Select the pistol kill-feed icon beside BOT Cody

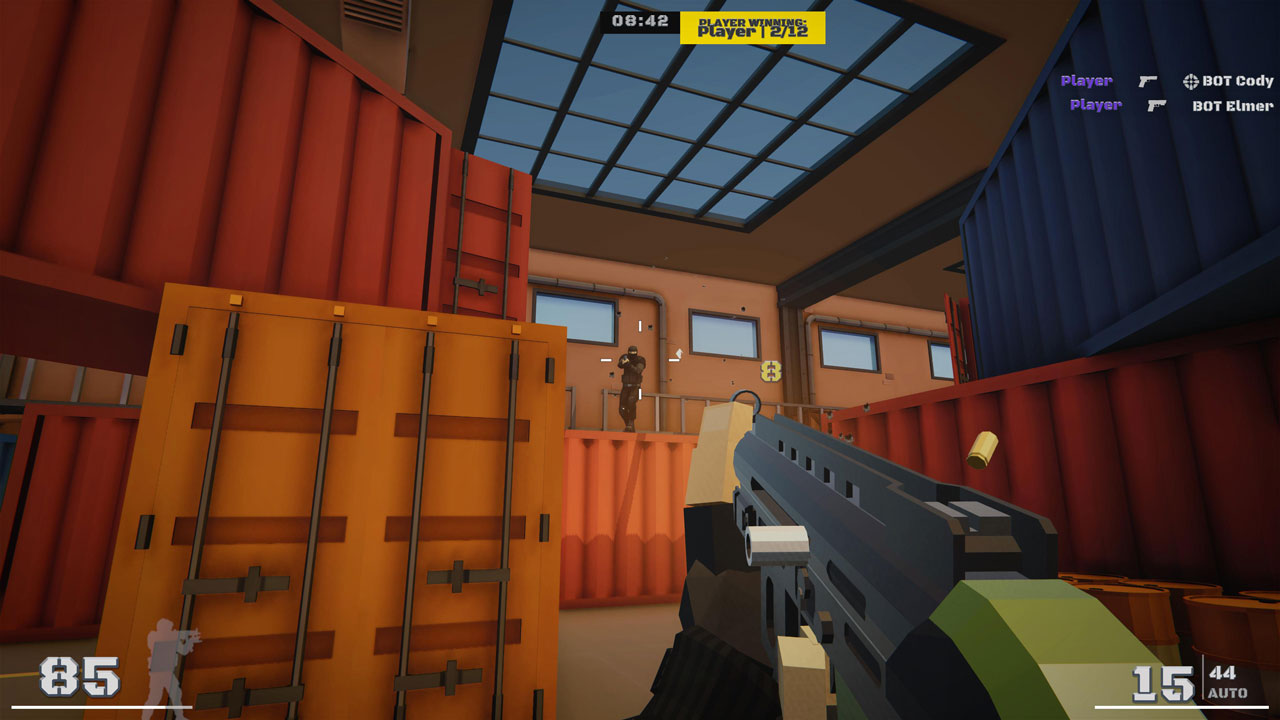1148,82
